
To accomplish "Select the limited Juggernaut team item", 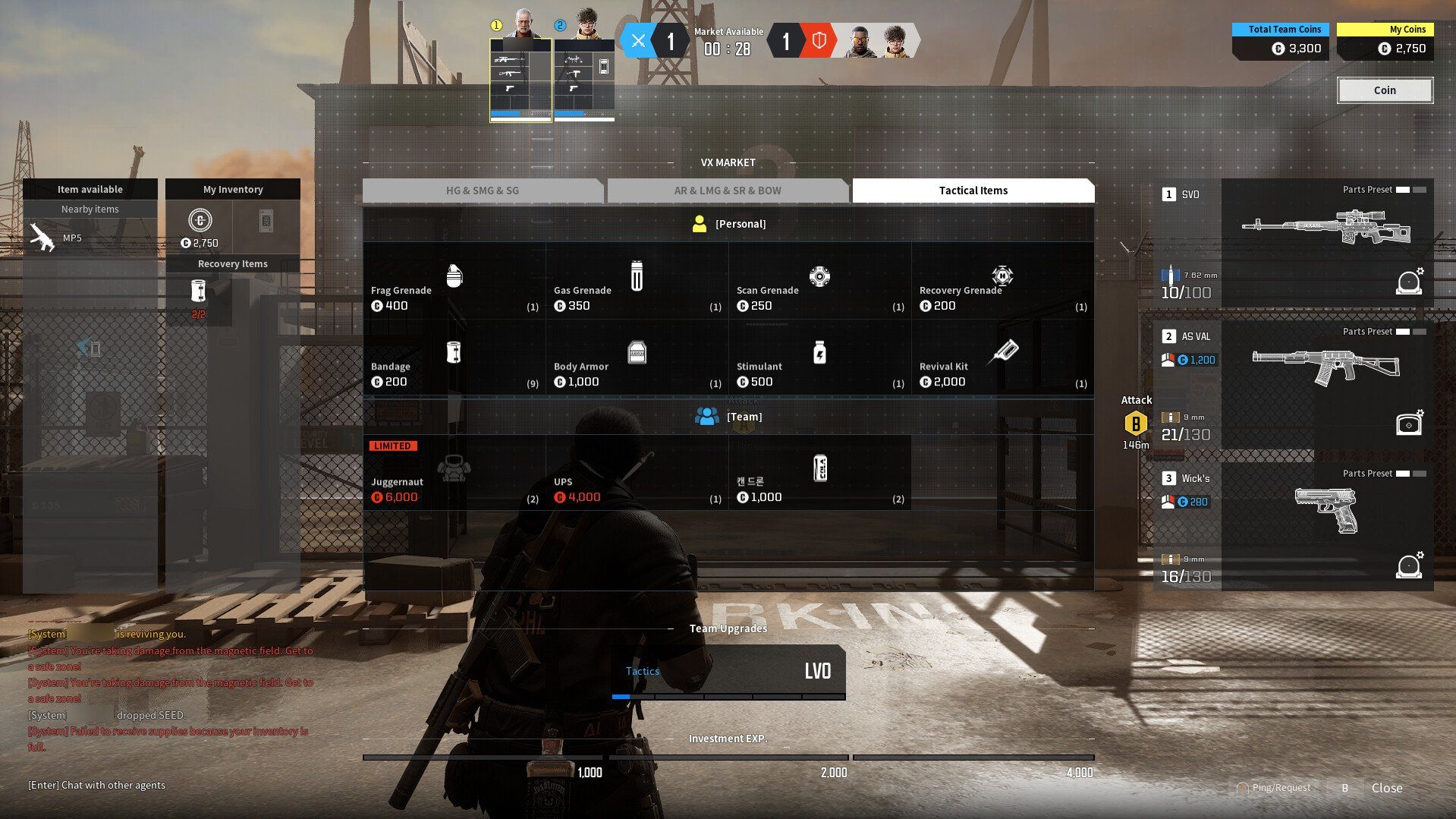I will (x=454, y=474).
